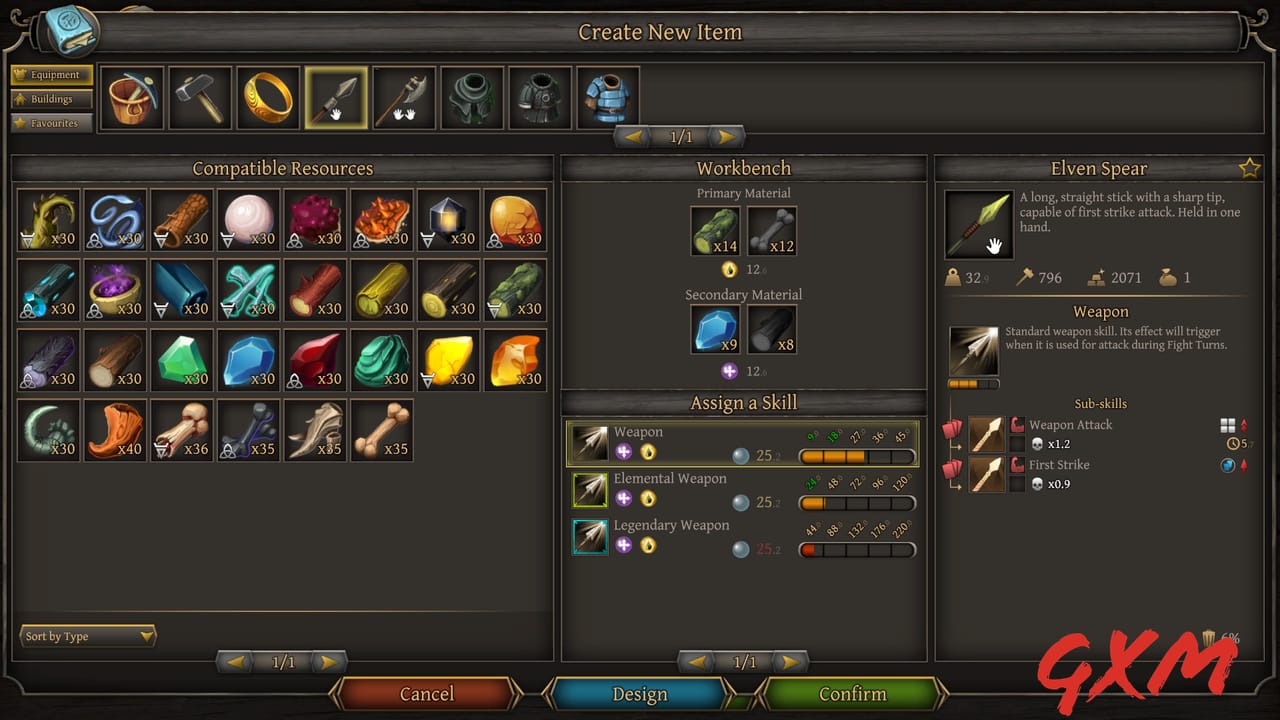Choose the crescent moon resource

coord(49,430)
